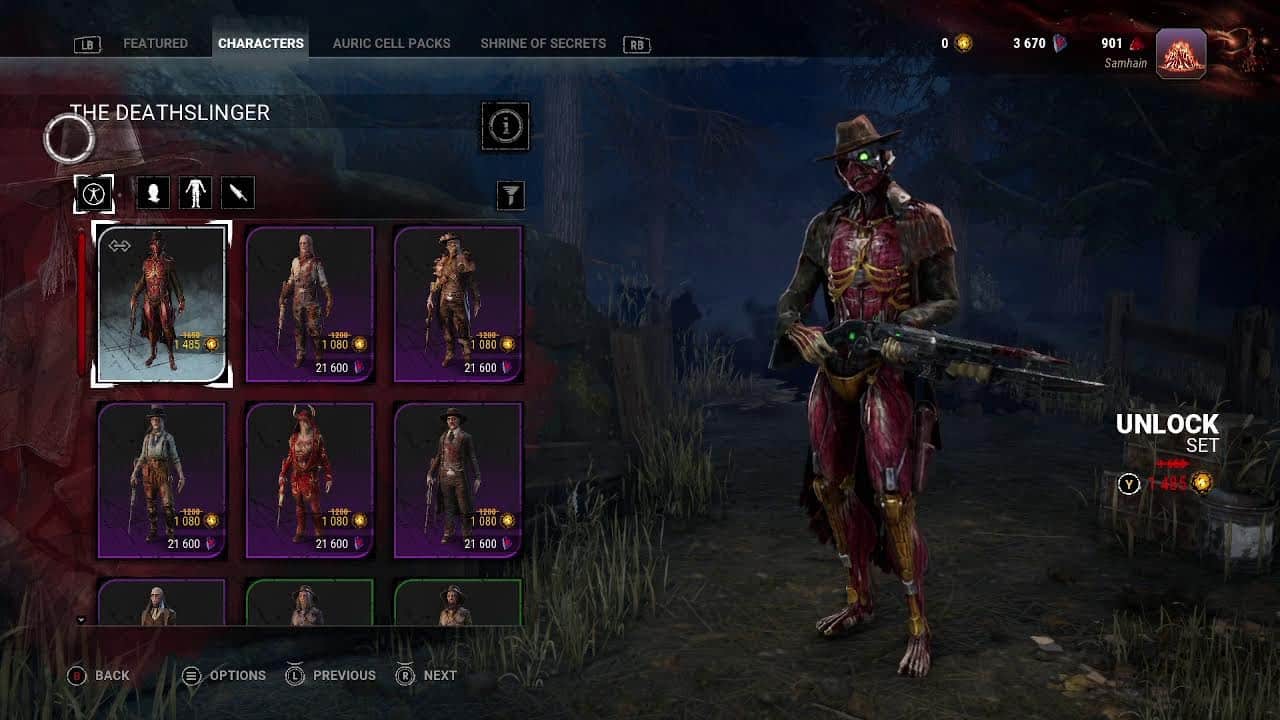Open the Featured store tab
Viewport: 1280px width, 720px height.
click(x=155, y=44)
